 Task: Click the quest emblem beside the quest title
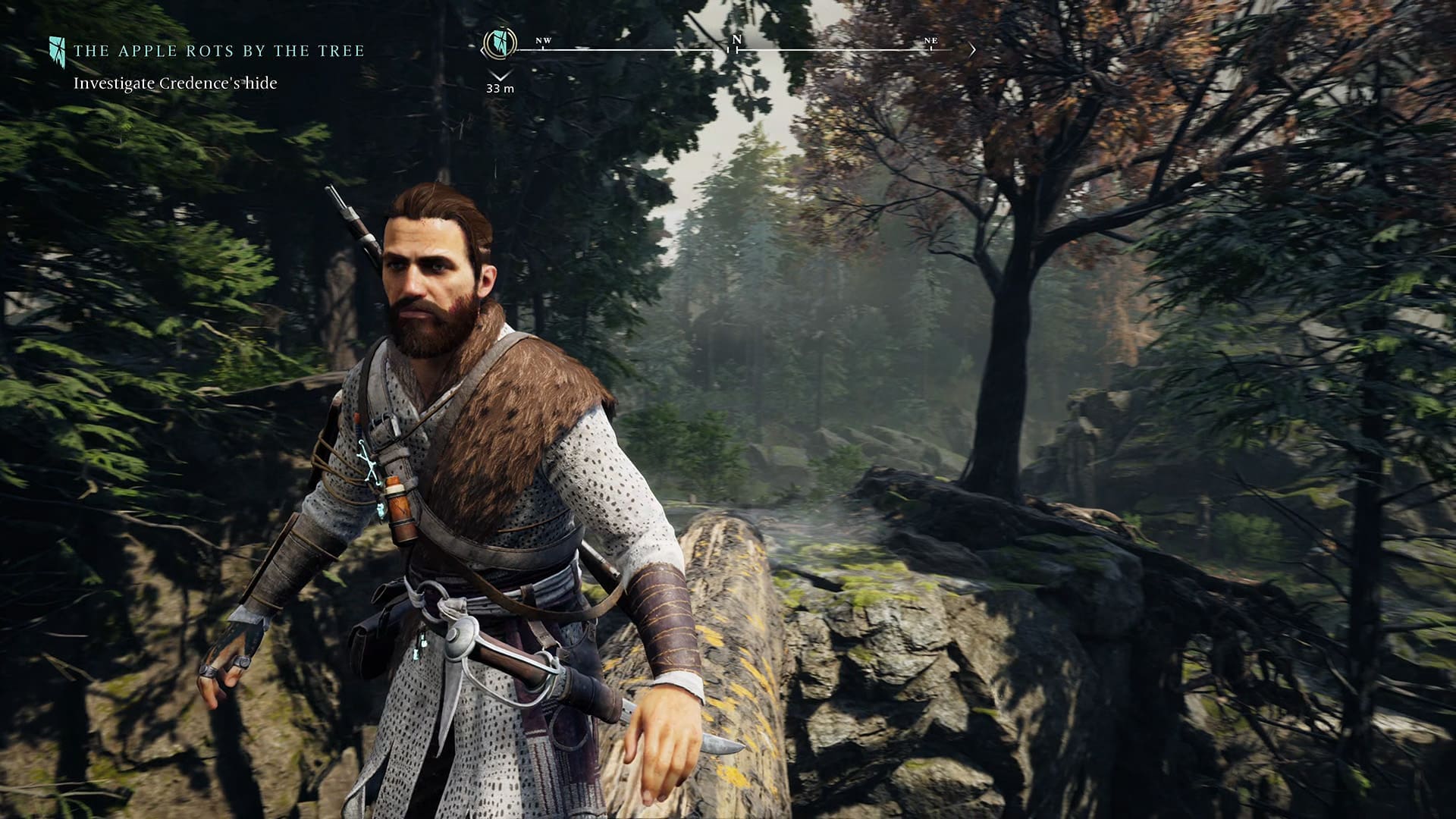[57, 50]
